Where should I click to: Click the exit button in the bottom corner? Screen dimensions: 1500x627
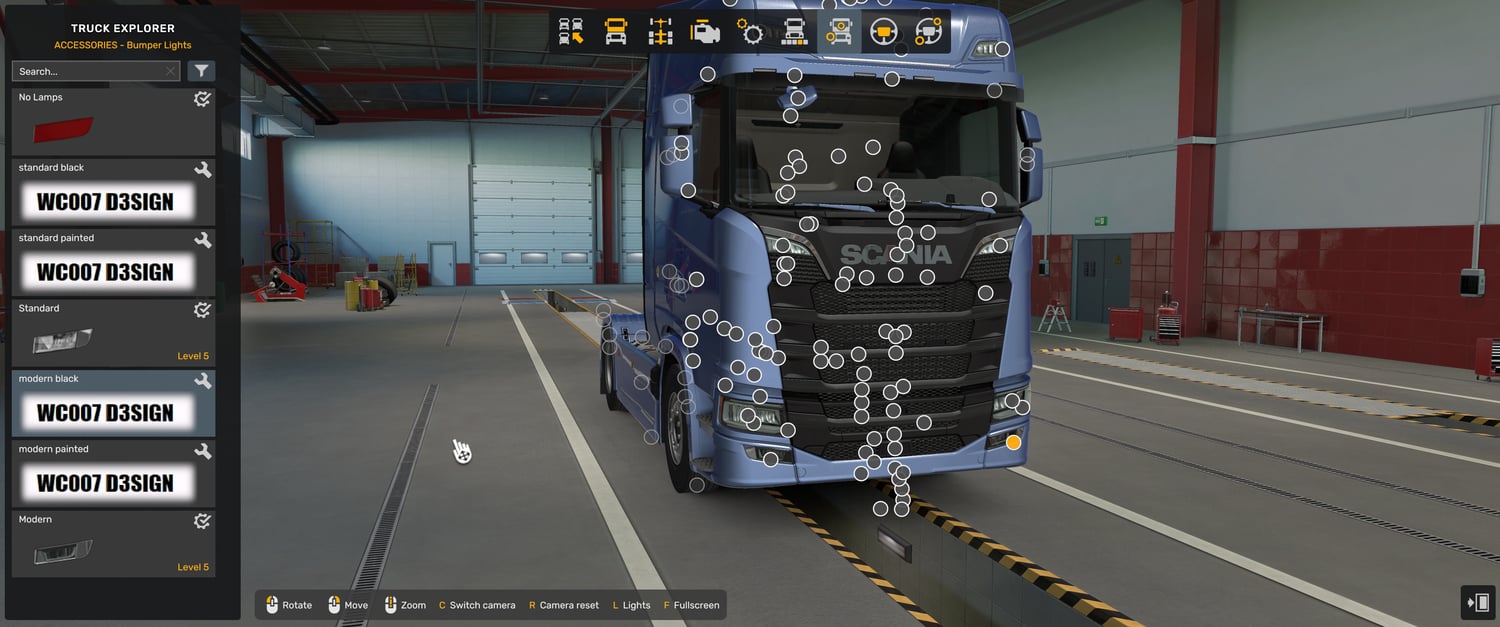pyautogui.click(x=1477, y=603)
